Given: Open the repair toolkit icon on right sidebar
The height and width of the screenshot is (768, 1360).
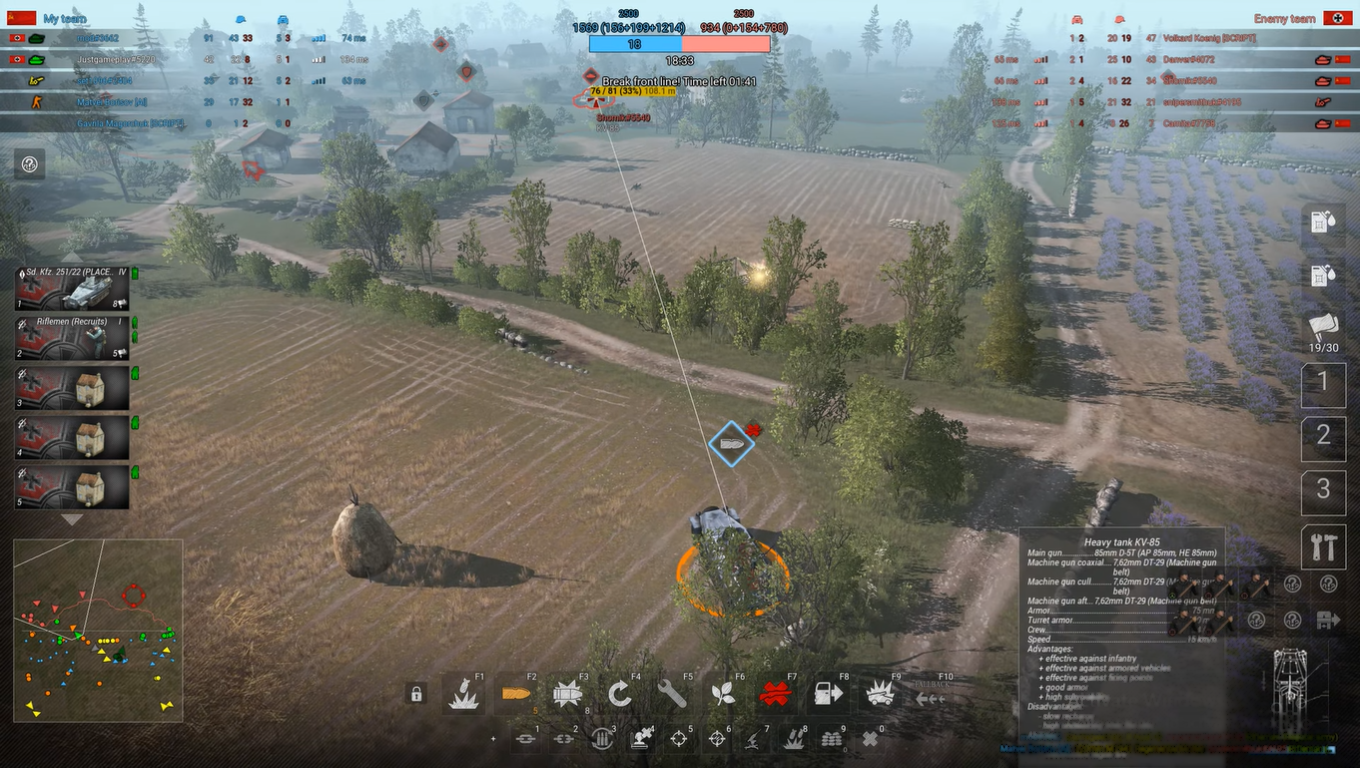Looking at the screenshot, I should click(1323, 546).
